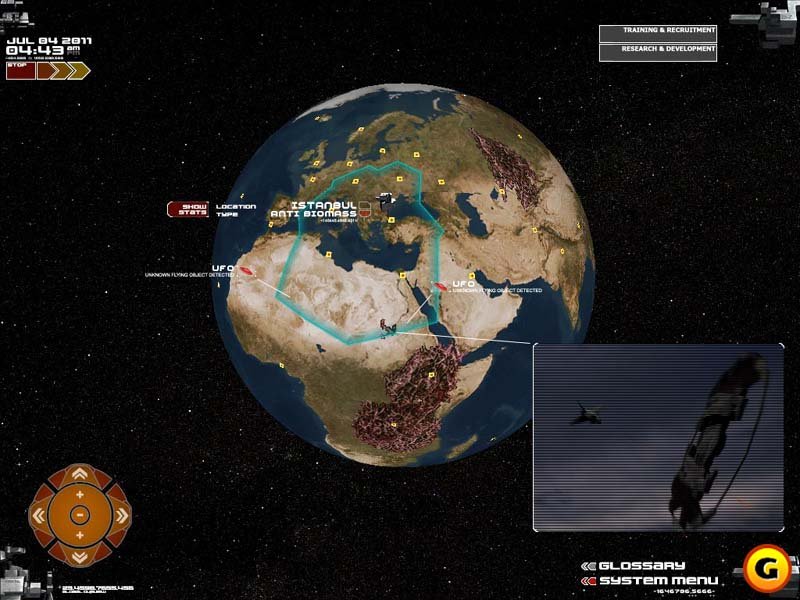Rotate globe up with top arrow
The width and height of the screenshot is (800, 600).
[80, 474]
